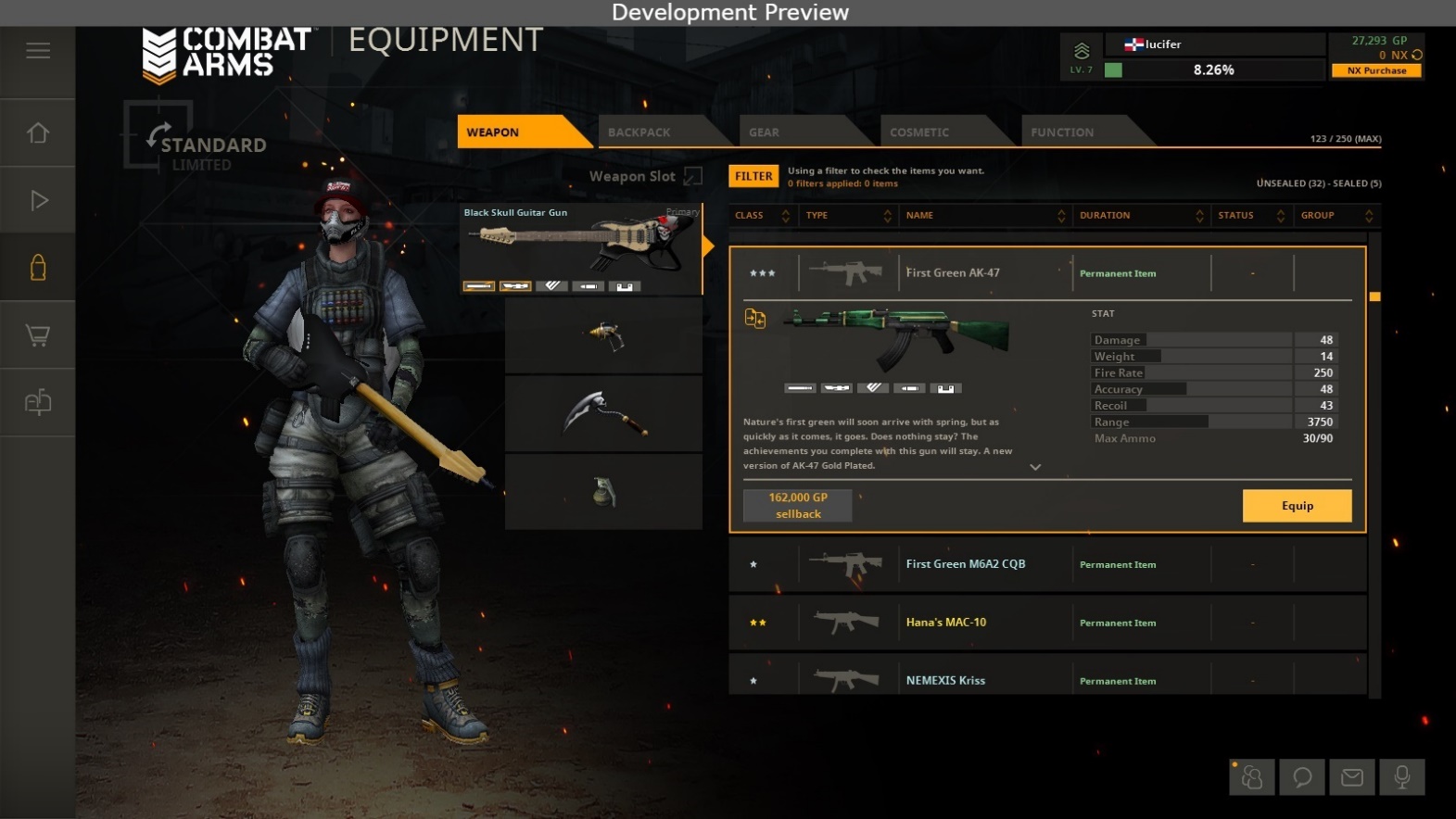Select the First Green M6A2 CQB row
Image resolution: width=1456 pixels, height=819 pixels.
(1047, 564)
